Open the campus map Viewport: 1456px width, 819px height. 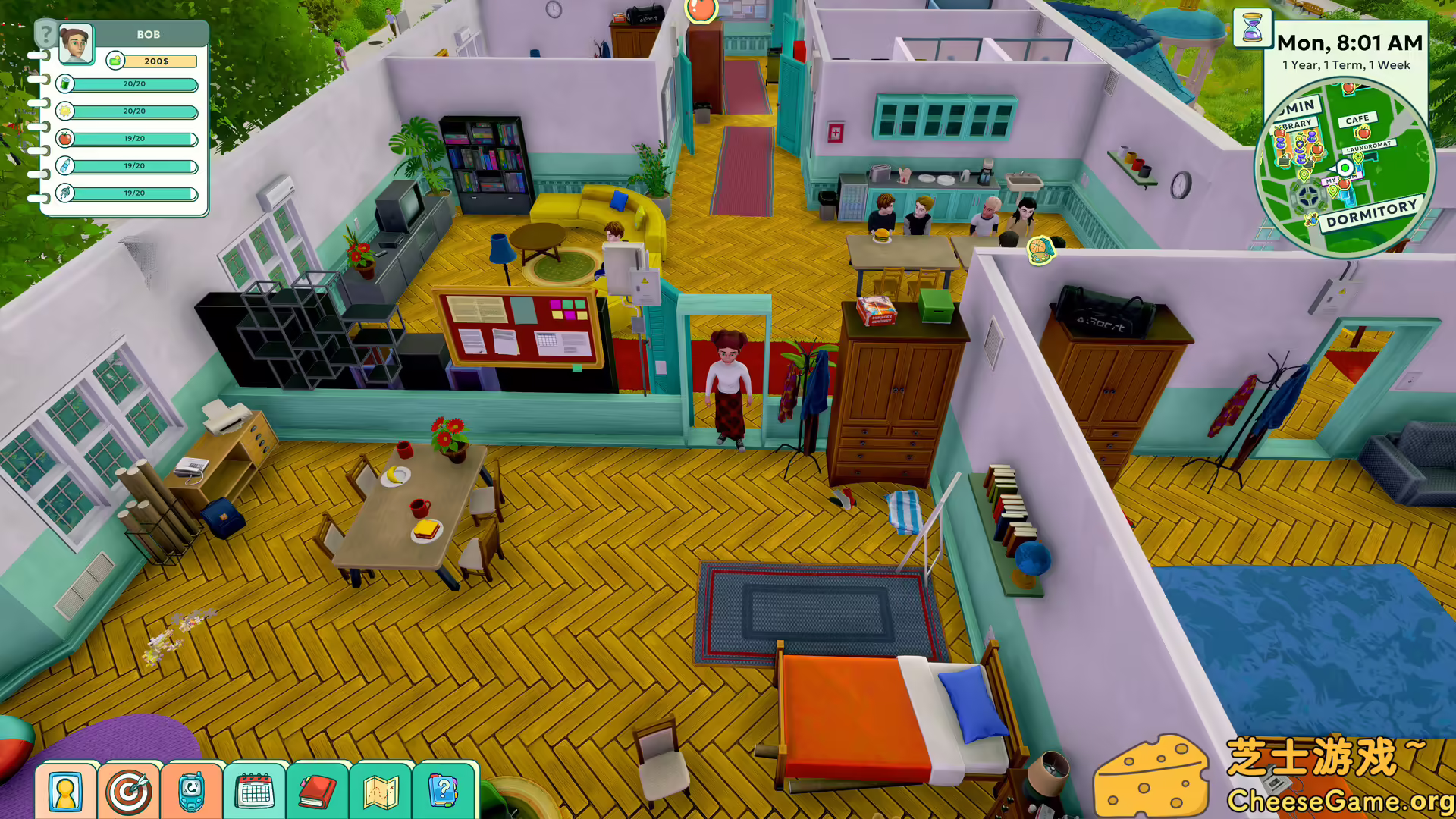pos(381,790)
